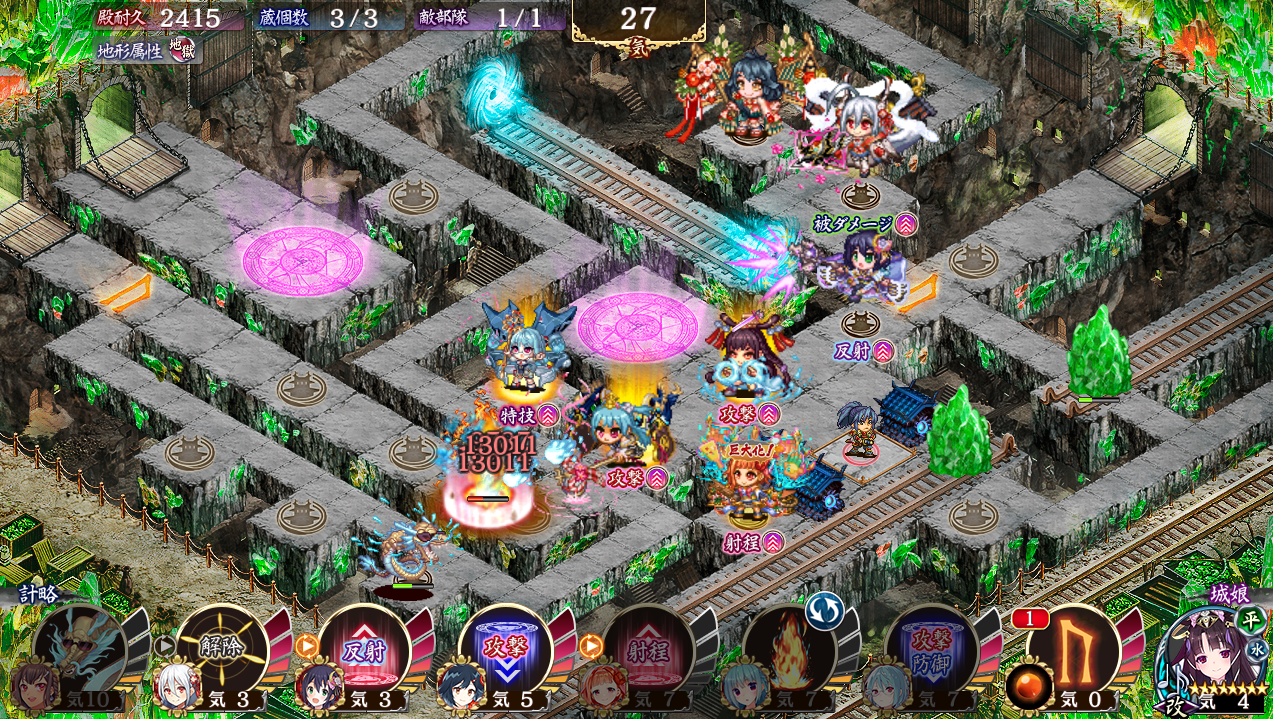Select the purple-haired castle girl card
The height and width of the screenshot is (719, 1273).
coord(1212,659)
